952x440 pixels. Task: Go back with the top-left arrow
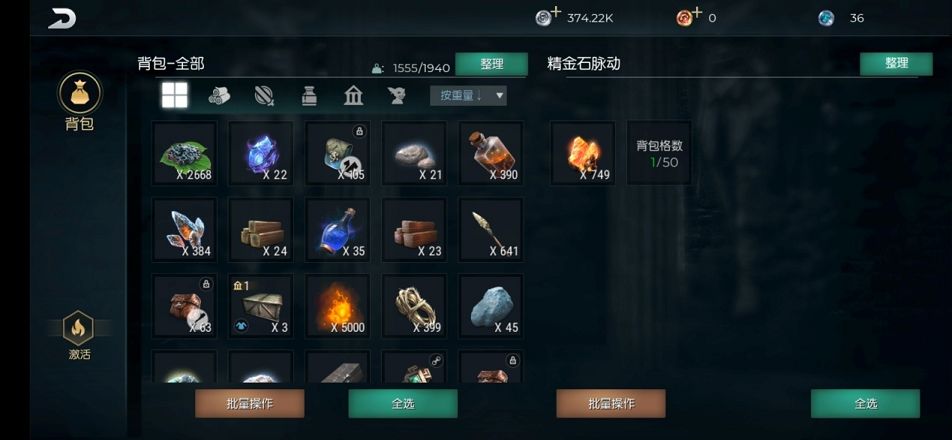click(62, 18)
